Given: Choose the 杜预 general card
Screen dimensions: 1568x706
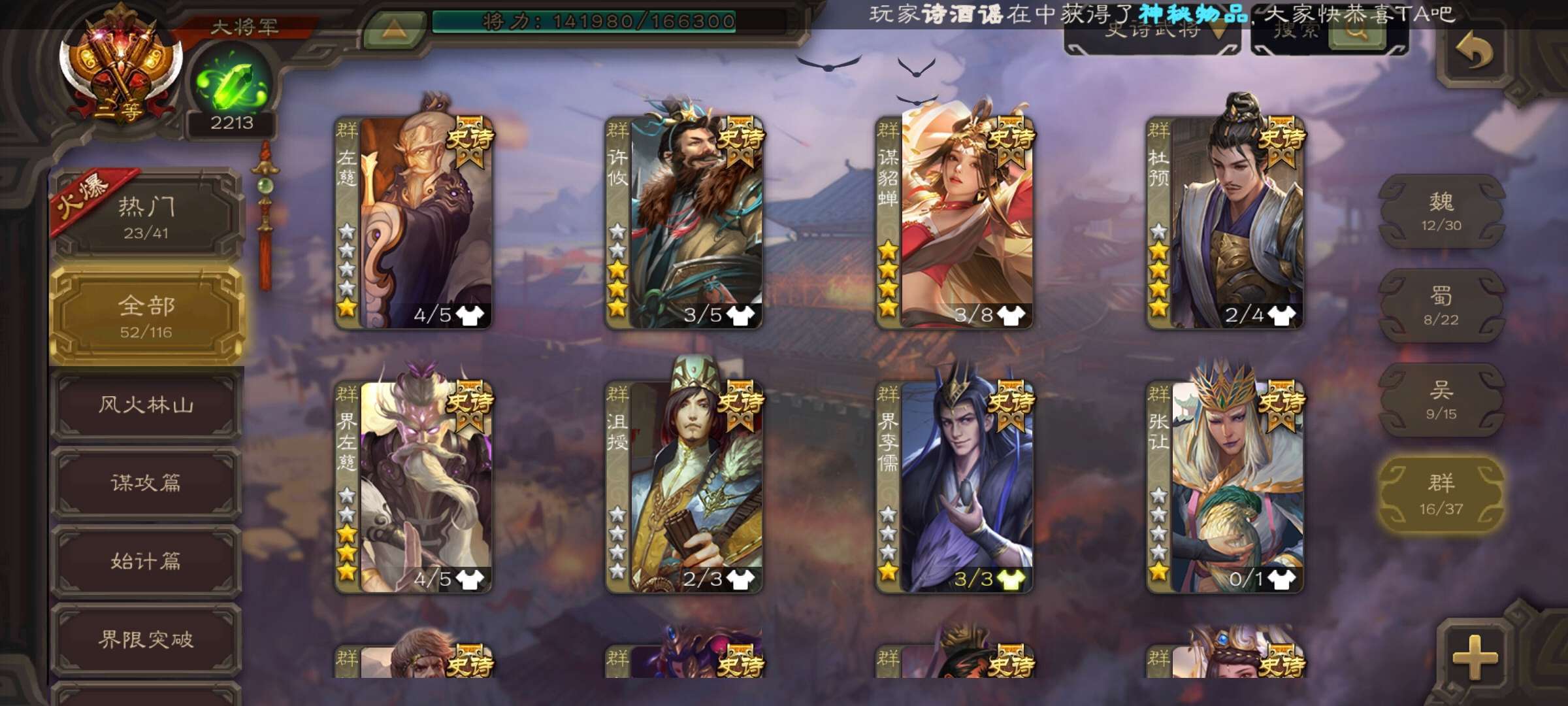Looking at the screenshot, I should pyautogui.click(x=1225, y=222).
